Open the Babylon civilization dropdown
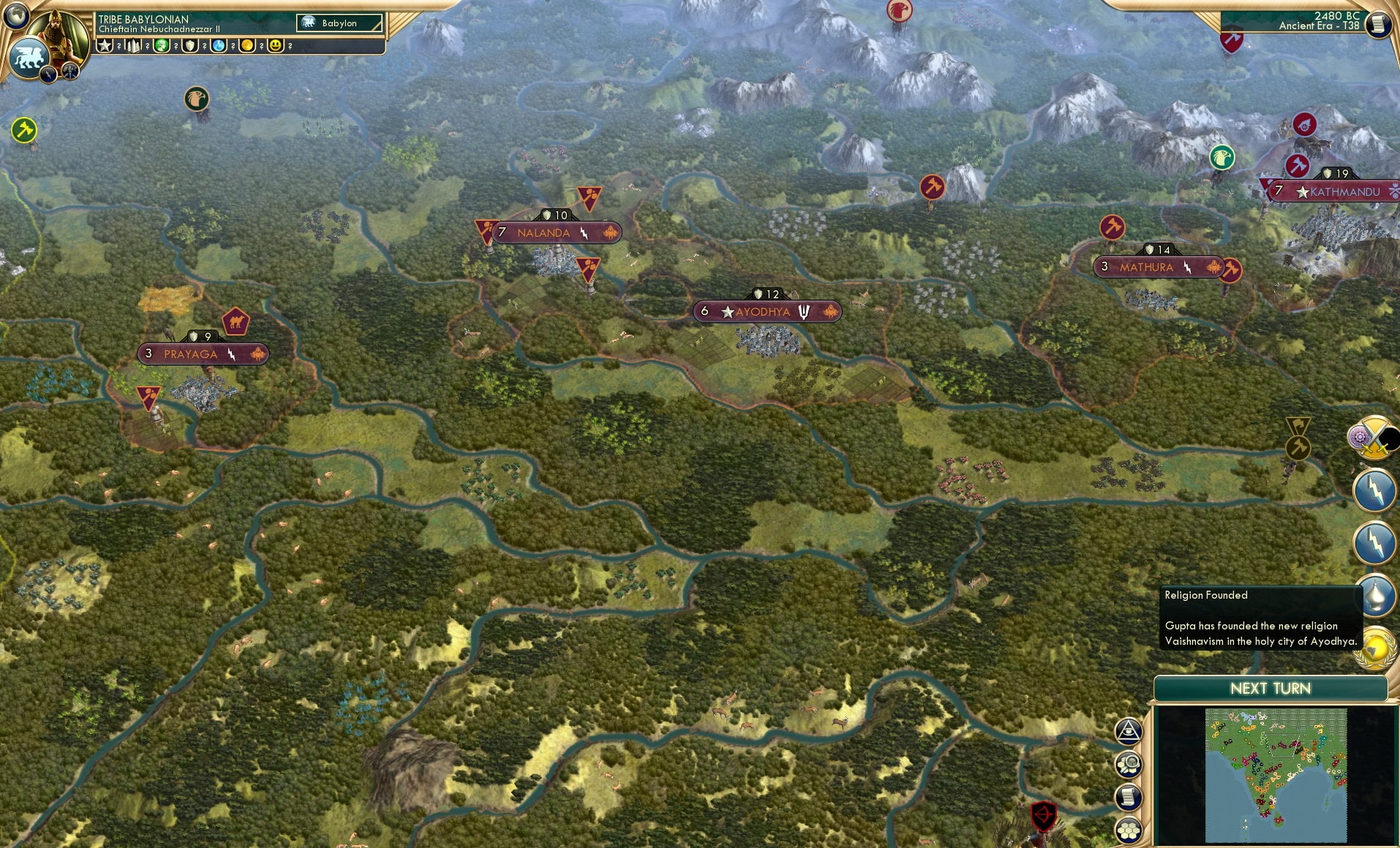 click(339, 23)
